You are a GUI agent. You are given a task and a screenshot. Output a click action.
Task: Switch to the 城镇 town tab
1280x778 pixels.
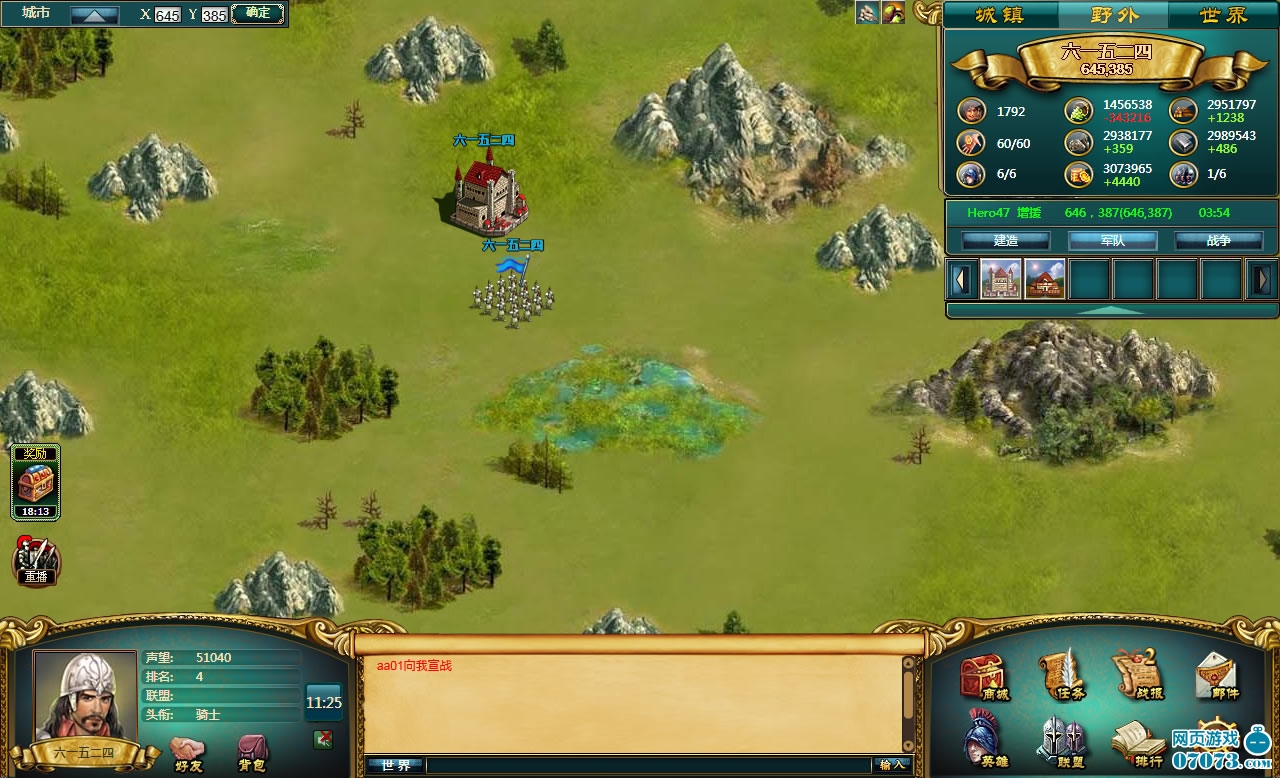tap(1000, 15)
